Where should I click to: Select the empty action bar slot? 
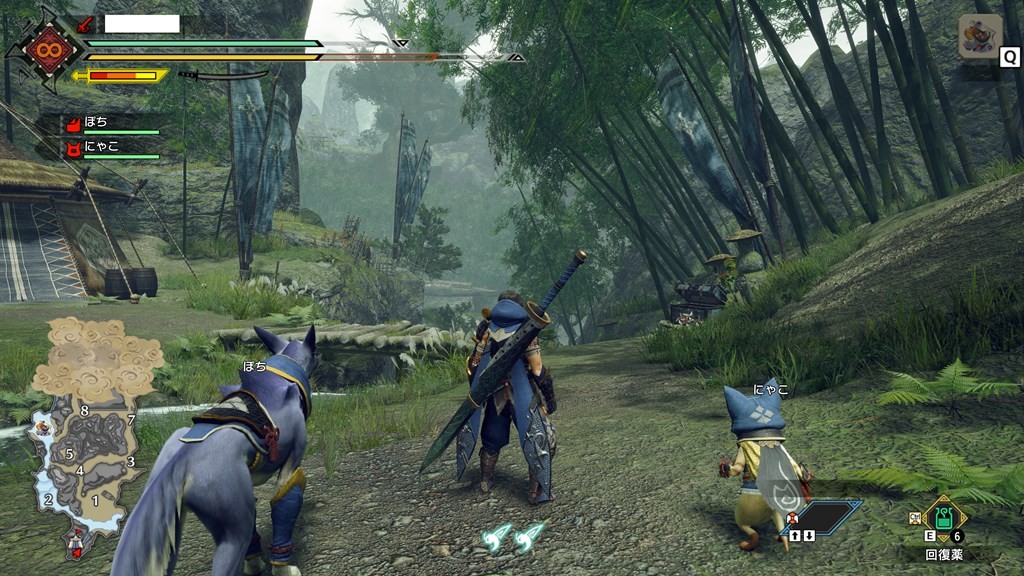tap(827, 516)
